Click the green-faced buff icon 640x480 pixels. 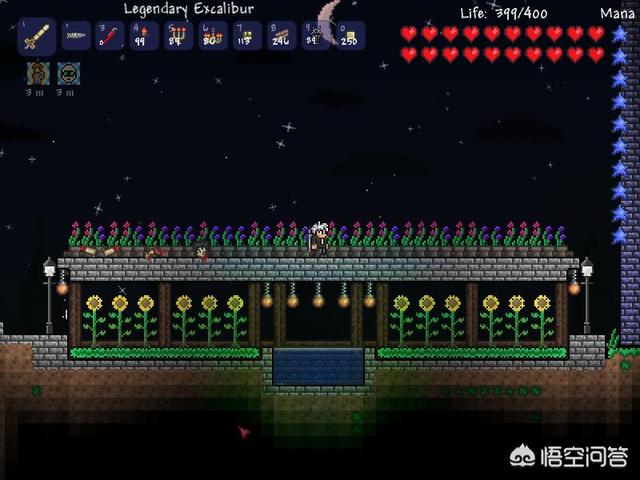(x=68, y=73)
